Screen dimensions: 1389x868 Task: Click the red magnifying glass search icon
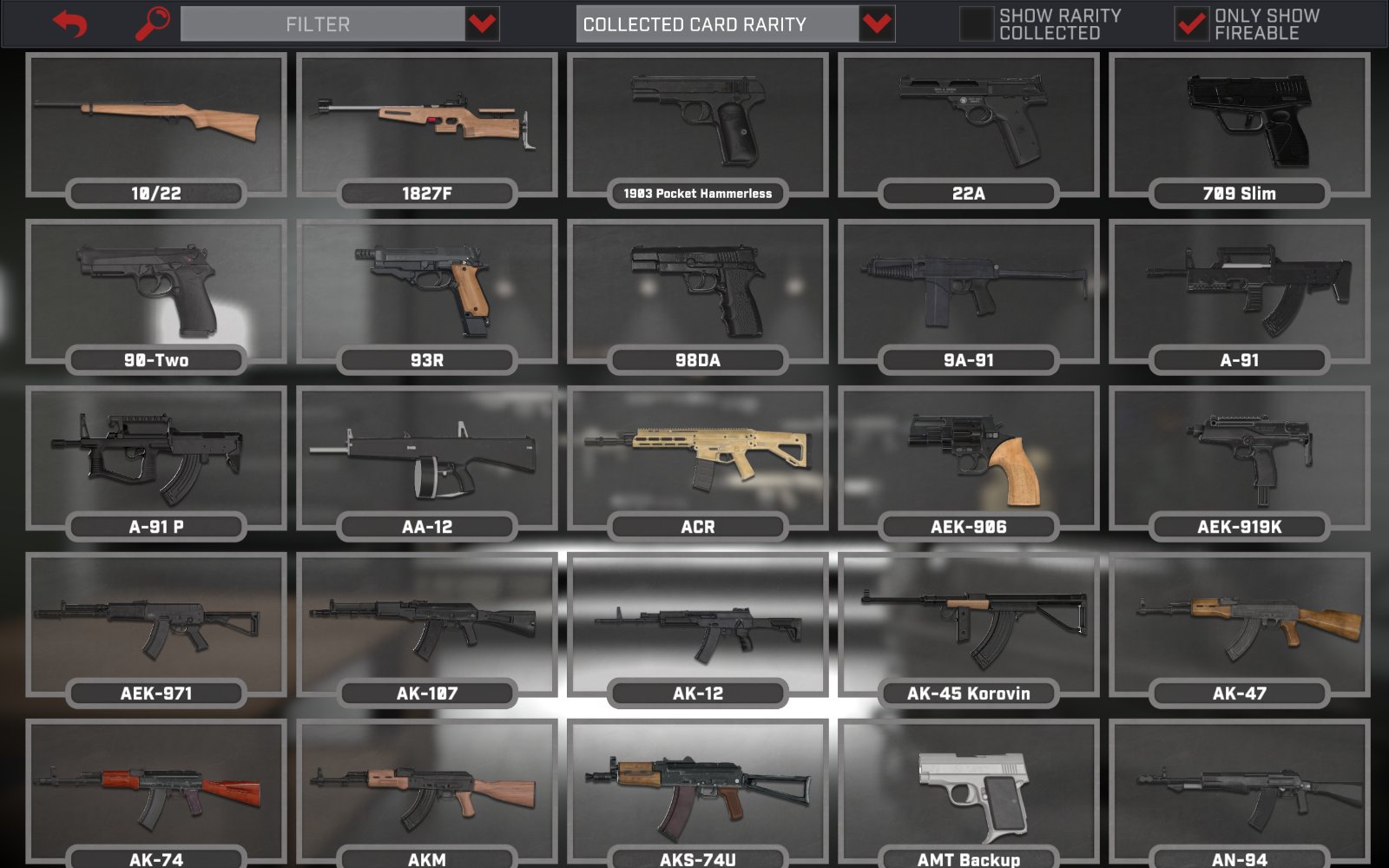[x=153, y=23]
